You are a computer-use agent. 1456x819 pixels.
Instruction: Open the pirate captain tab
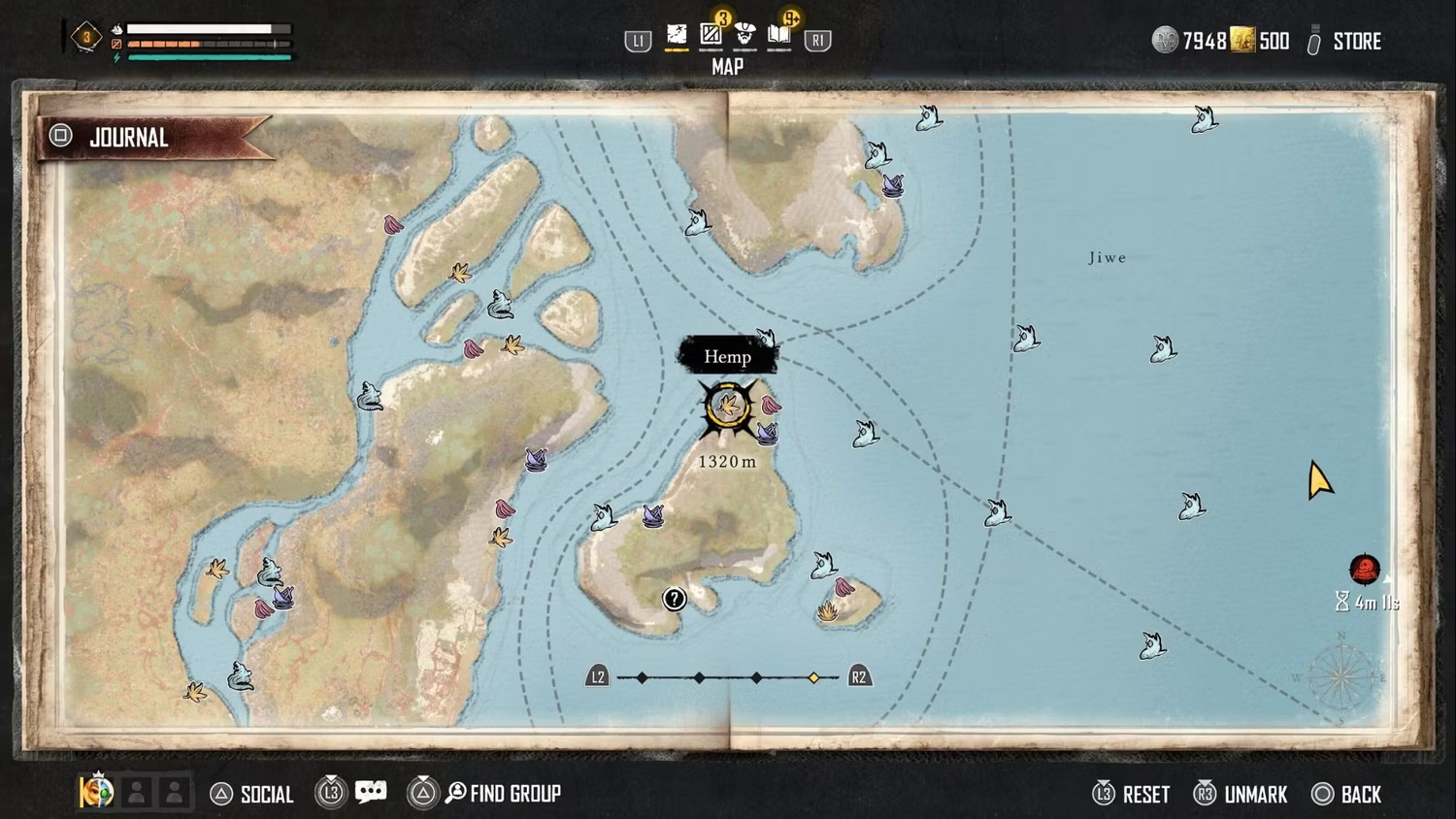pyautogui.click(x=745, y=36)
